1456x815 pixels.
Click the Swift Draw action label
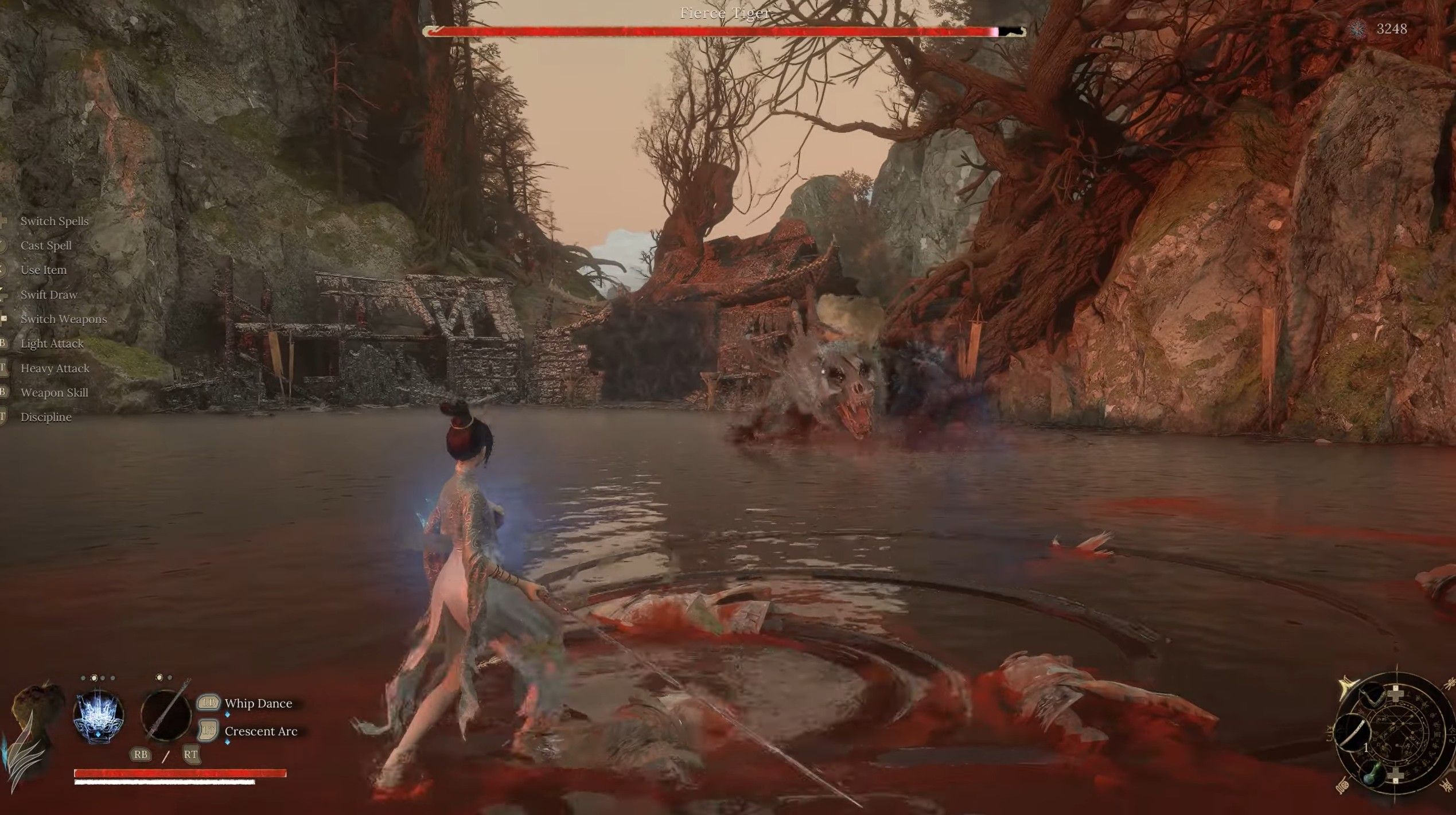(48, 294)
